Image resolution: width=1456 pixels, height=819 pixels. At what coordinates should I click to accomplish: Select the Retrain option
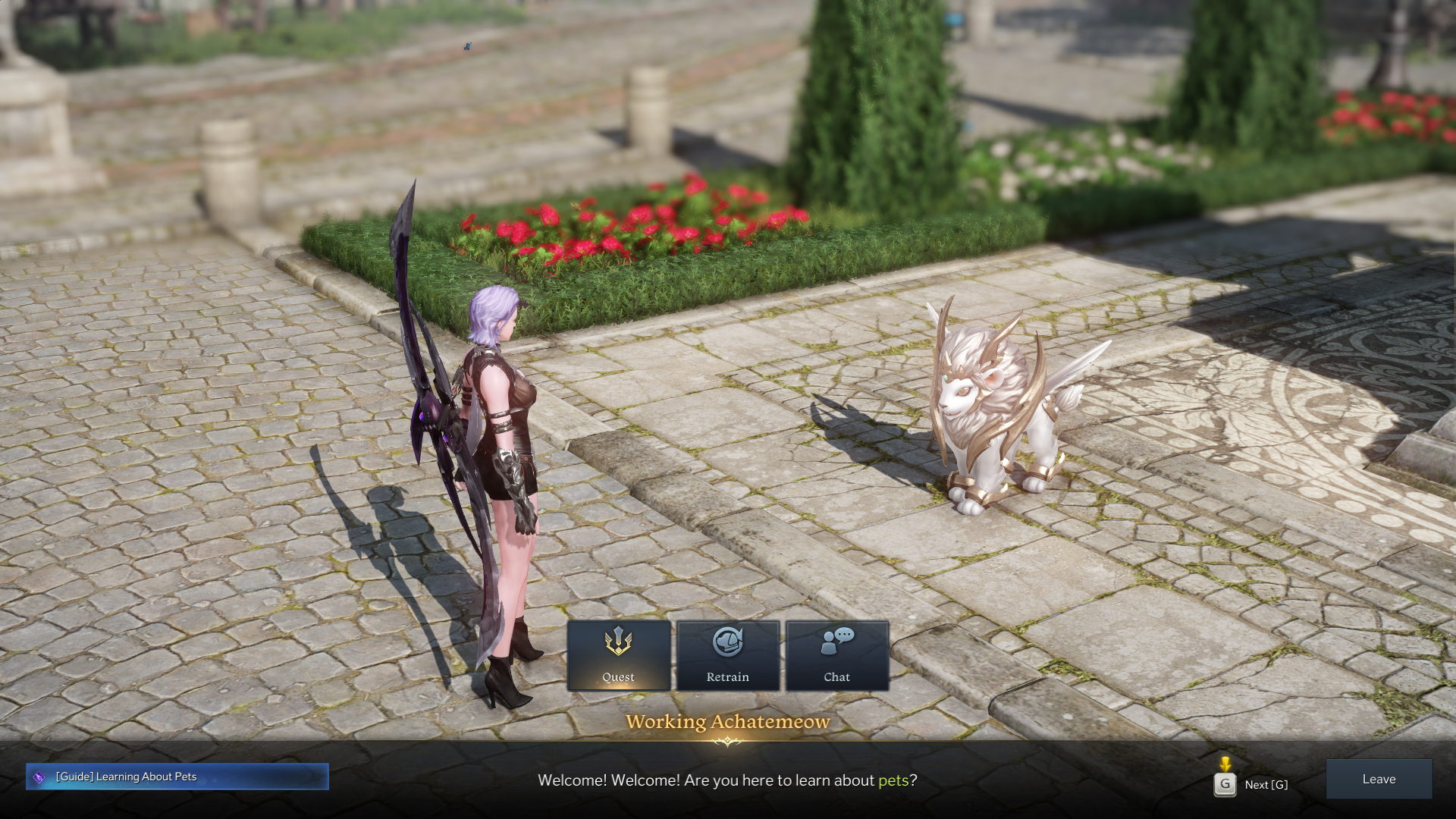click(728, 656)
